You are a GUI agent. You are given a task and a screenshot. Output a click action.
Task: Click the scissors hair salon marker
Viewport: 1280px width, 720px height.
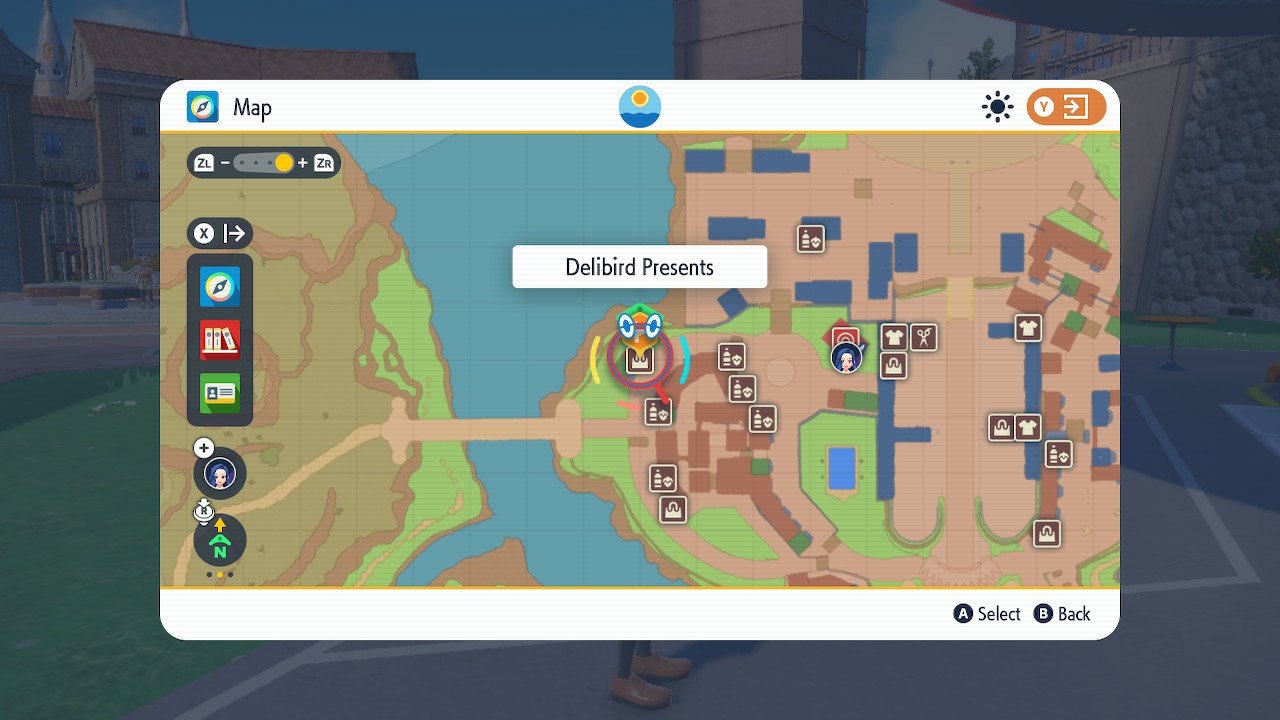tap(925, 337)
